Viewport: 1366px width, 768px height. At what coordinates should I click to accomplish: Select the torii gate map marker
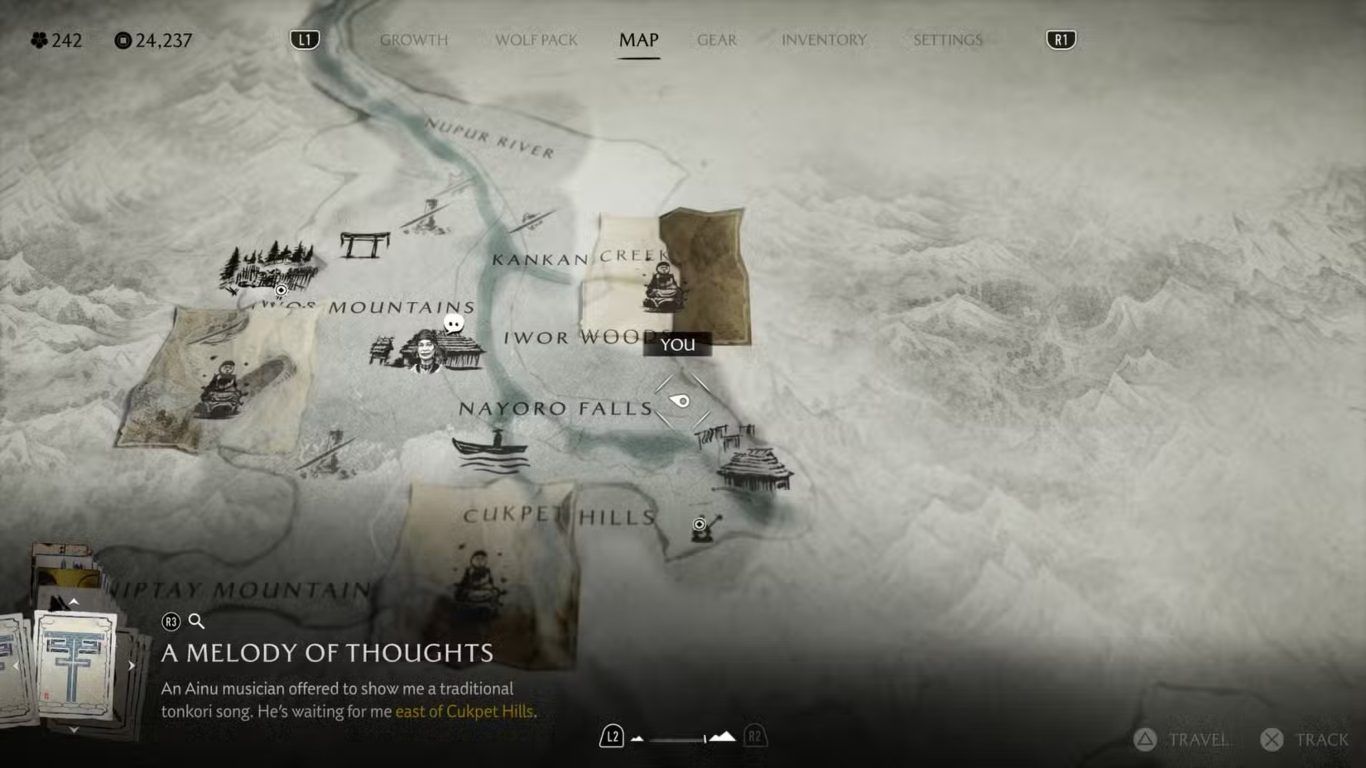(364, 244)
